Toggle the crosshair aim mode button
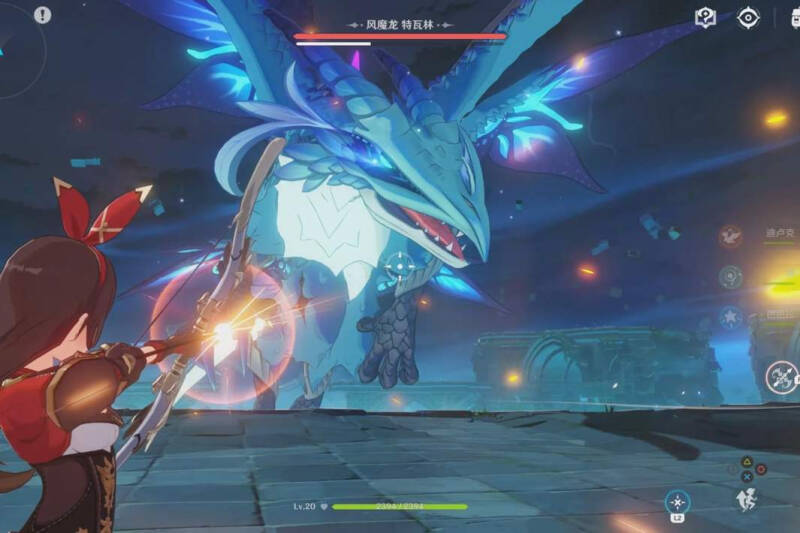800x533 pixels. [x=678, y=502]
